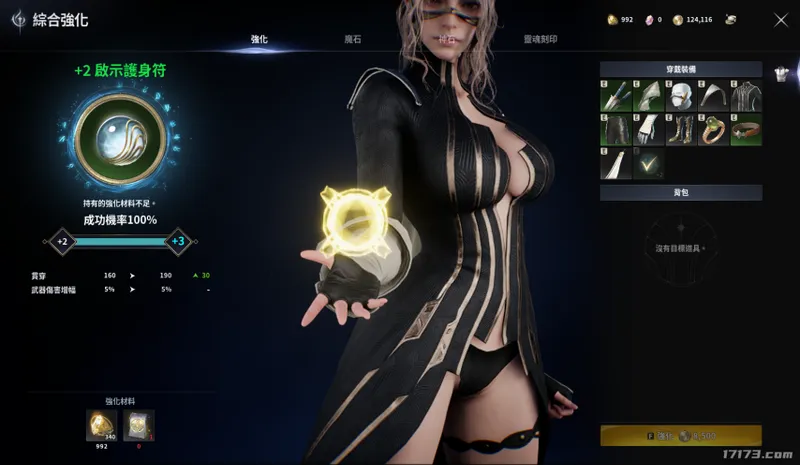The width and height of the screenshot is (800, 465).
Task: Select the equipped black coat armor
Action: point(746,97)
